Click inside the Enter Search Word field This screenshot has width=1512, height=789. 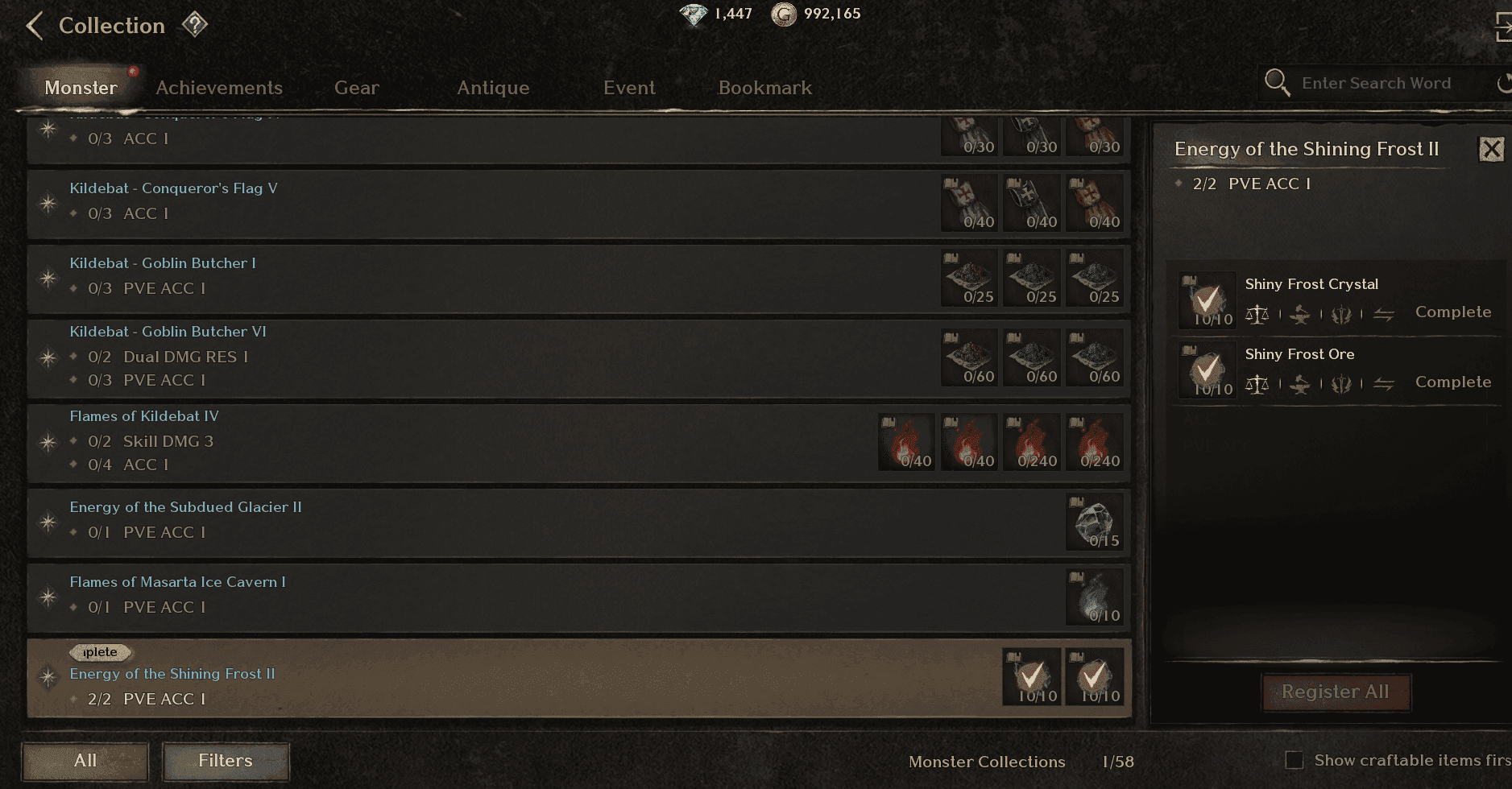point(1377,82)
